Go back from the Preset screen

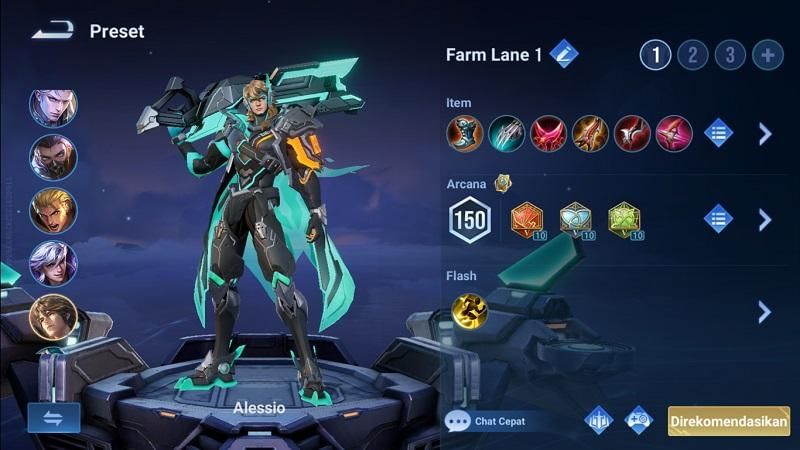(x=52, y=31)
